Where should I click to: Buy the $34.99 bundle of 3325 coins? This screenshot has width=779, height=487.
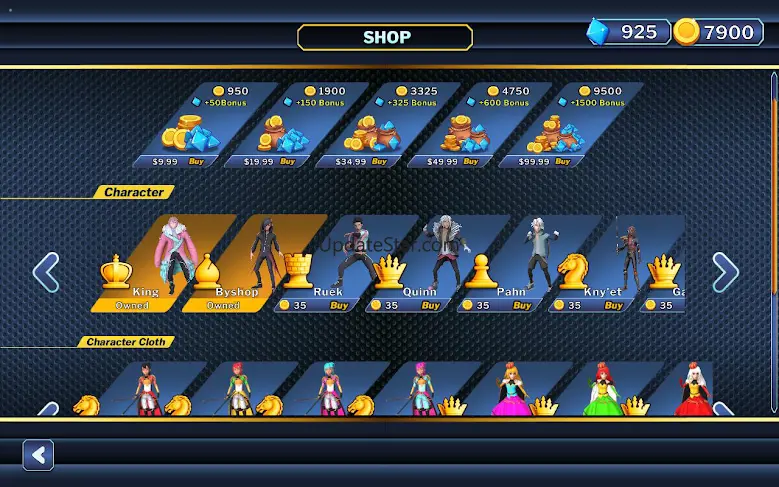click(379, 161)
